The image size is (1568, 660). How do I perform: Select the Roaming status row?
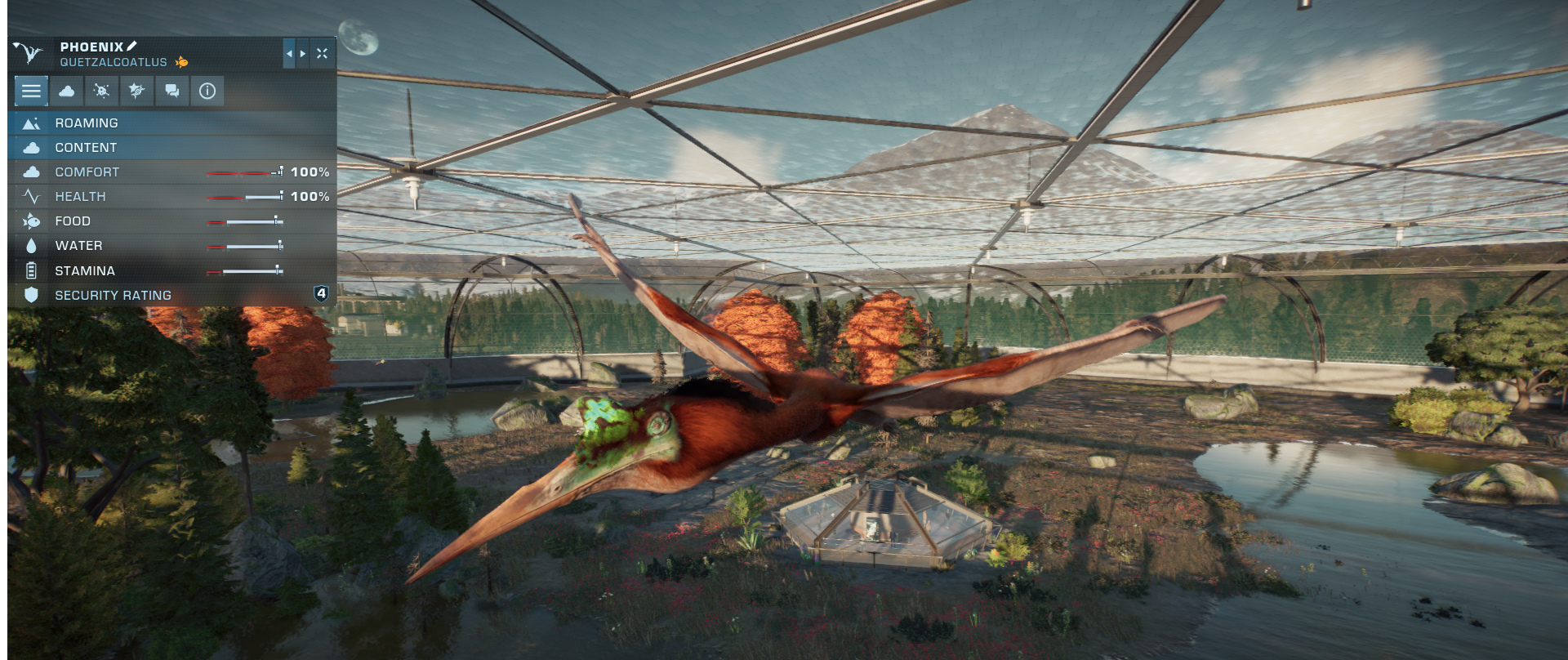(171, 123)
